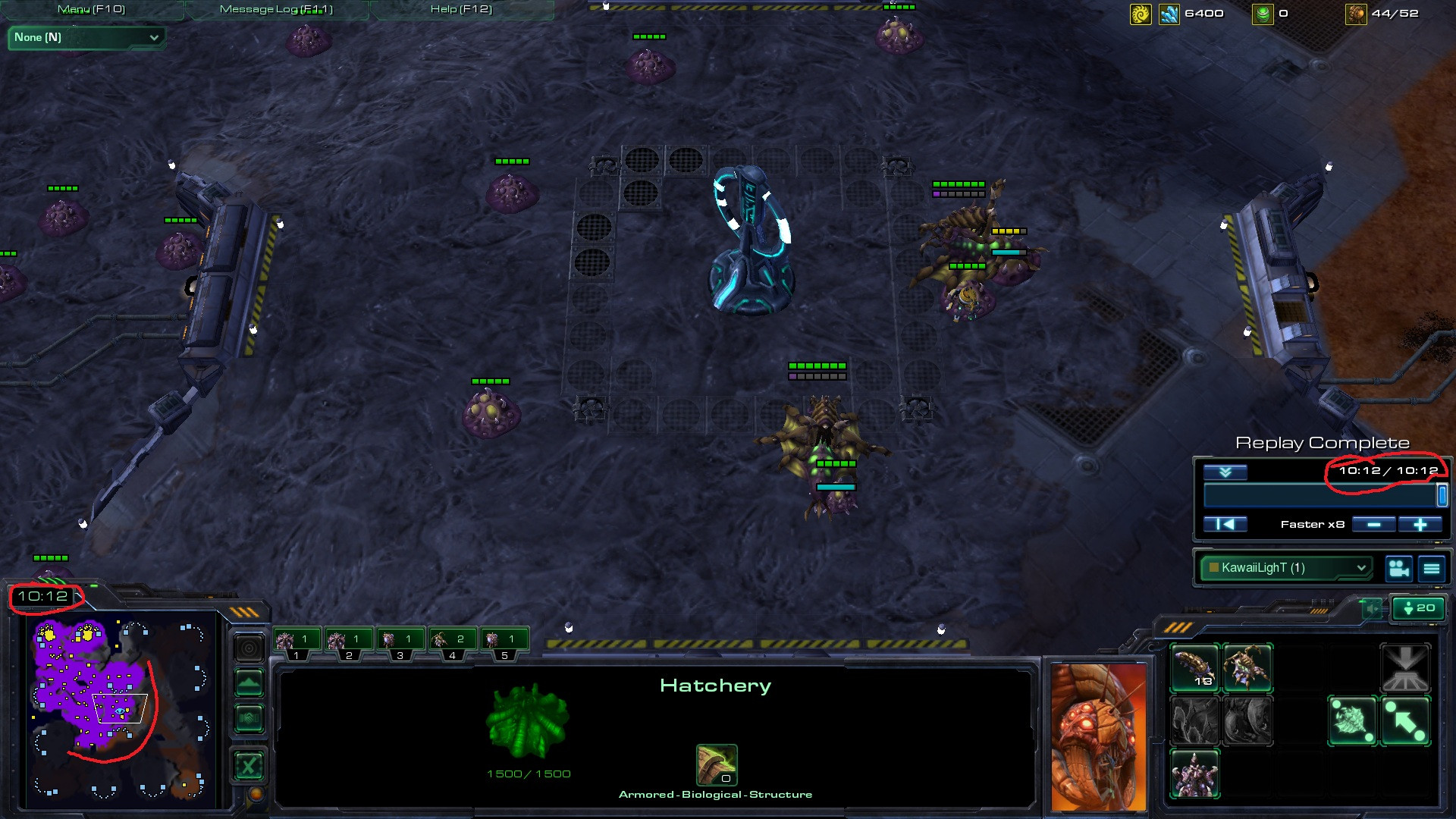Image resolution: width=1456 pixels, height=819 pixels.
Task: Select control group 5
Action: [504, 642]
